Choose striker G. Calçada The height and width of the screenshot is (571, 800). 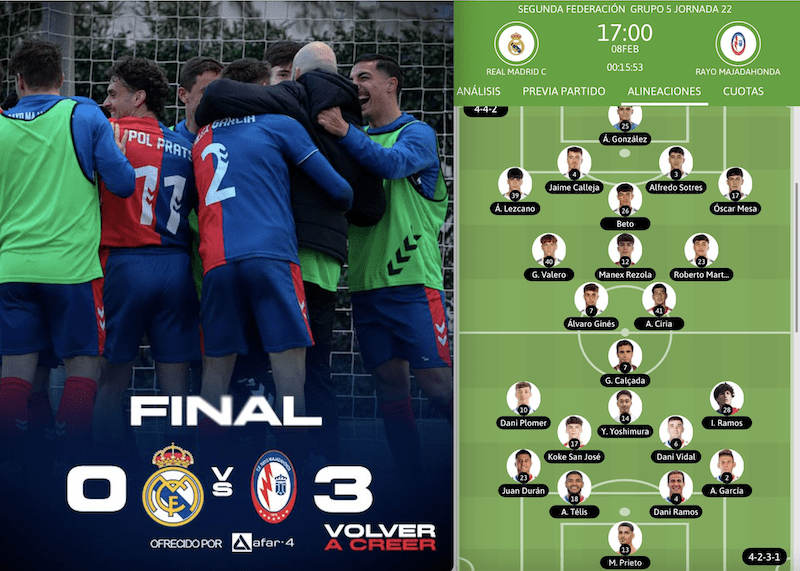[x=625, y=355]
